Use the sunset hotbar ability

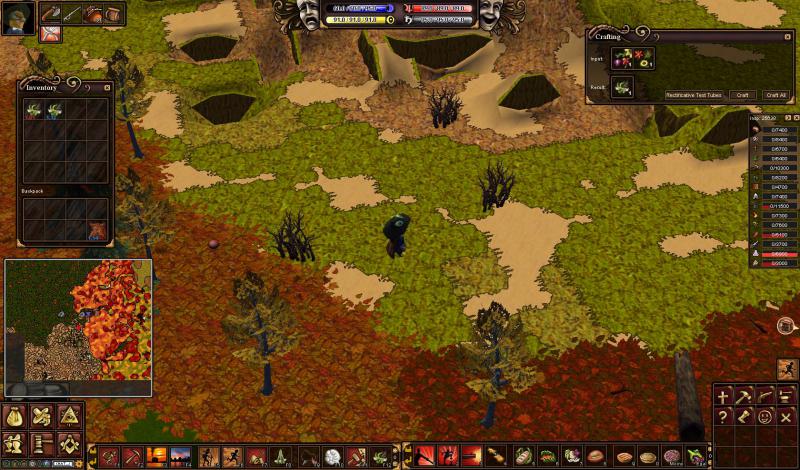158,457
